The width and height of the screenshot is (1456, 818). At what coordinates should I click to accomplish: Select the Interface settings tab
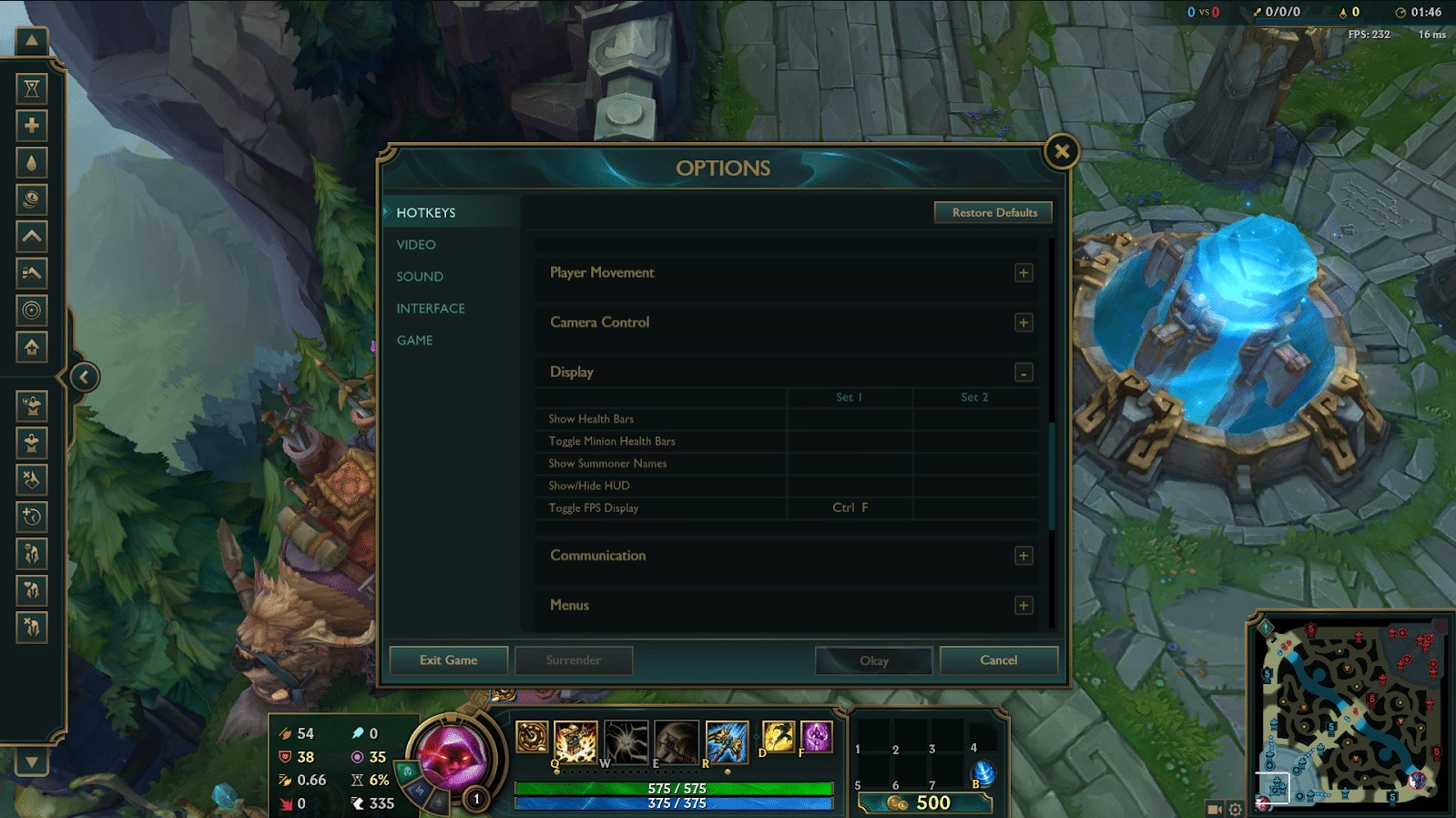point(431,308)
